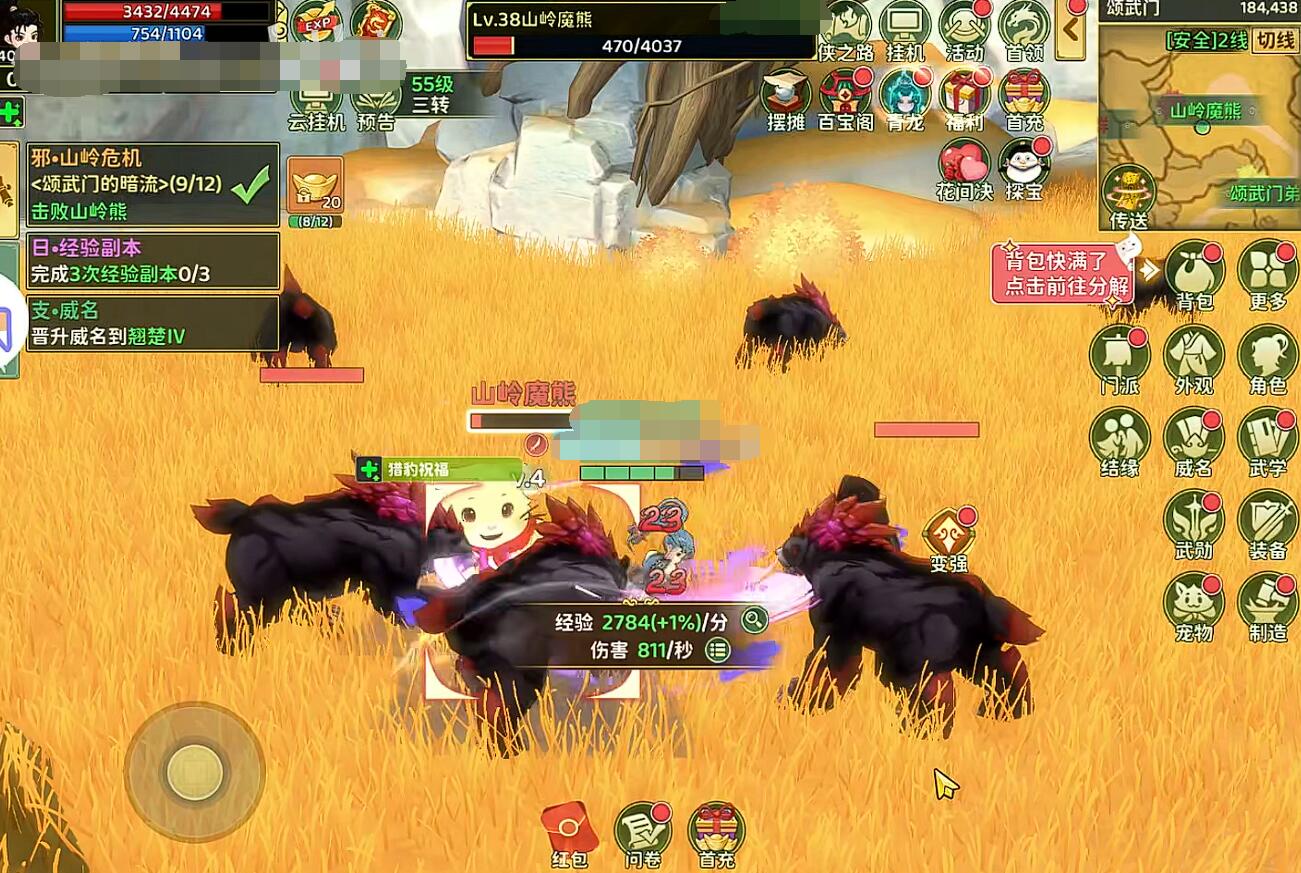The image size is (1301, 873).
Task: Open the 更多 more options menu
Action: tap(1267, 272)
